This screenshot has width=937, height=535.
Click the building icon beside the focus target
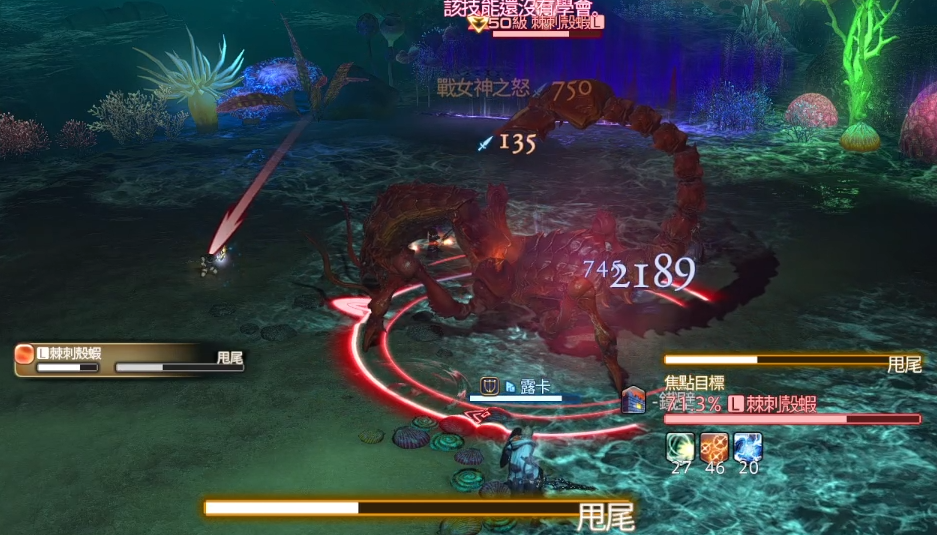click(x=634, y=400)
